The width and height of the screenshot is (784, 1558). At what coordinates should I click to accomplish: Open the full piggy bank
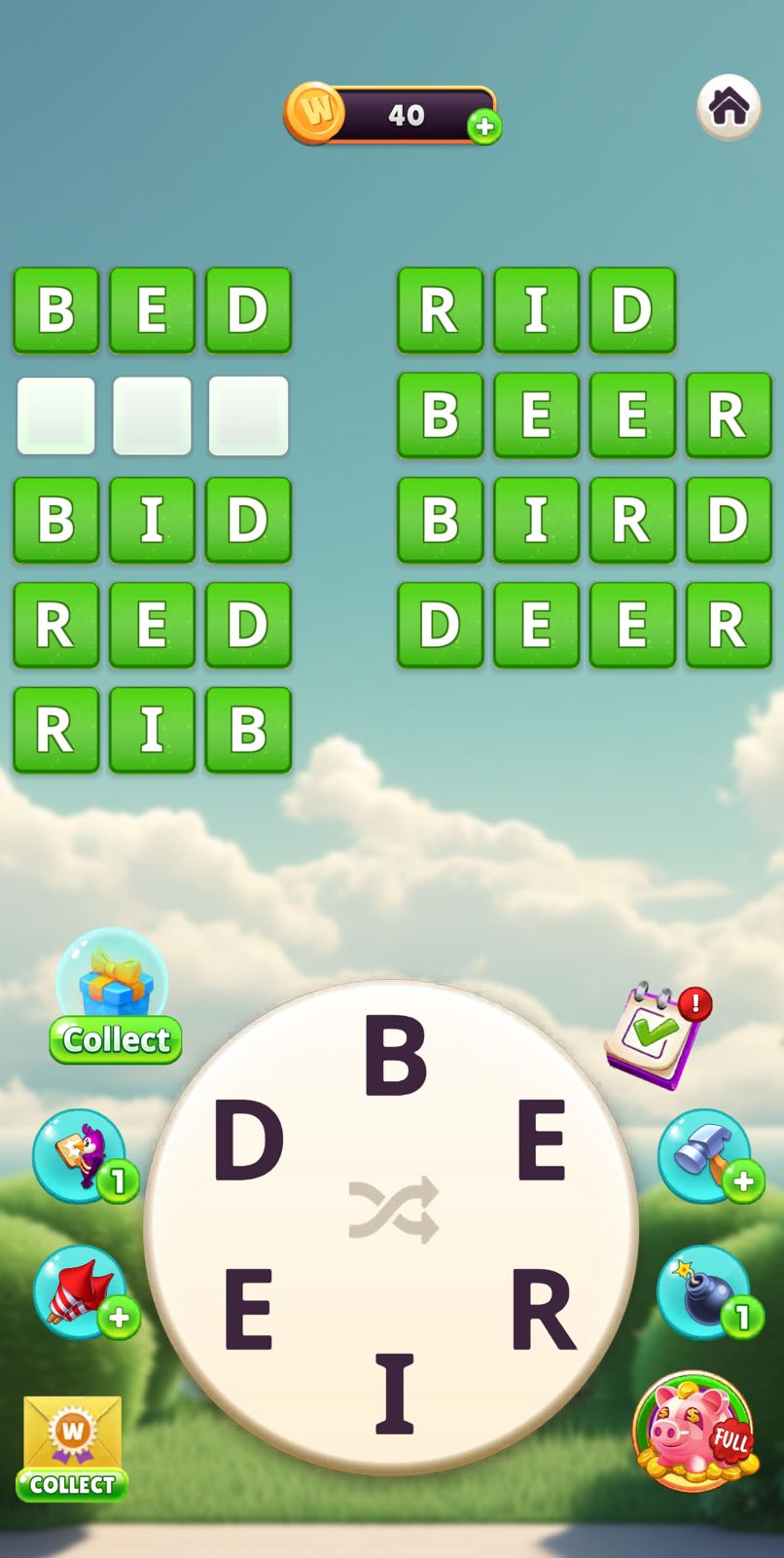pyautogui.click(x=694, y=1431)
